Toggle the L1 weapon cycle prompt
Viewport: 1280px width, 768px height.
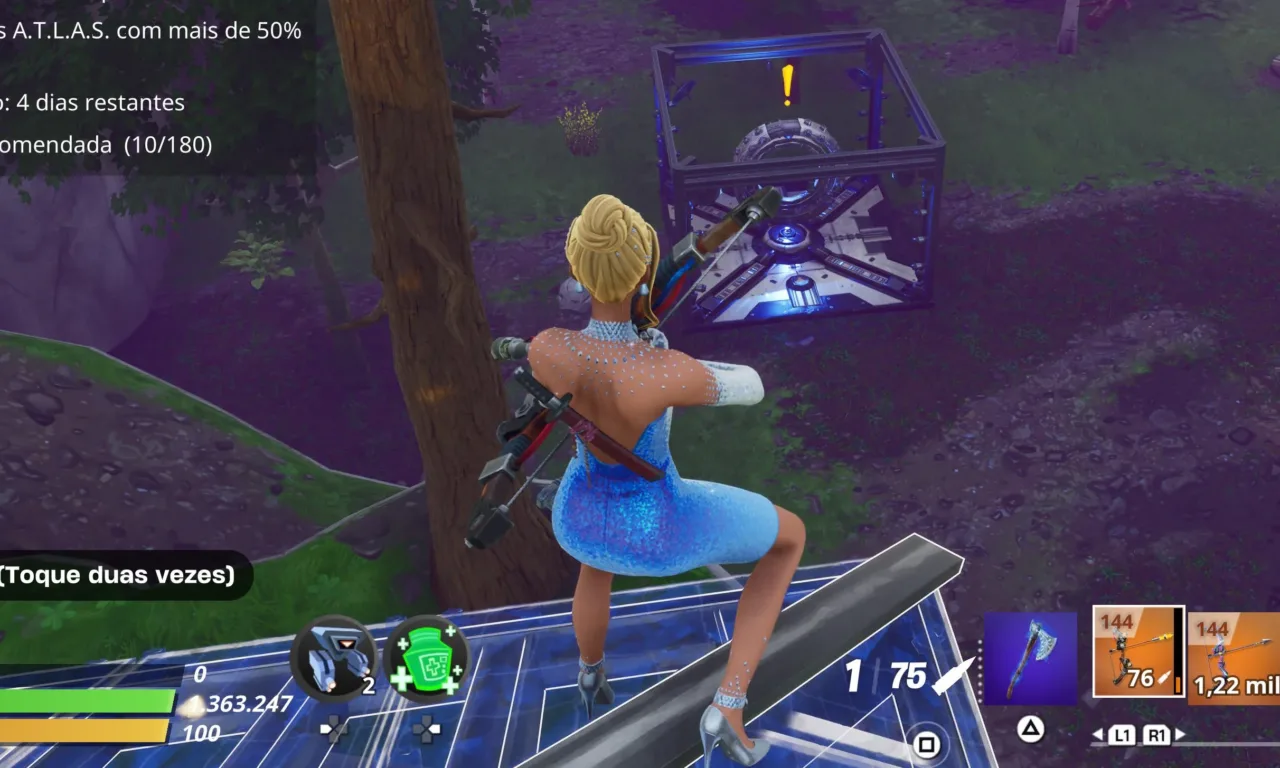tap(1124, 734)
